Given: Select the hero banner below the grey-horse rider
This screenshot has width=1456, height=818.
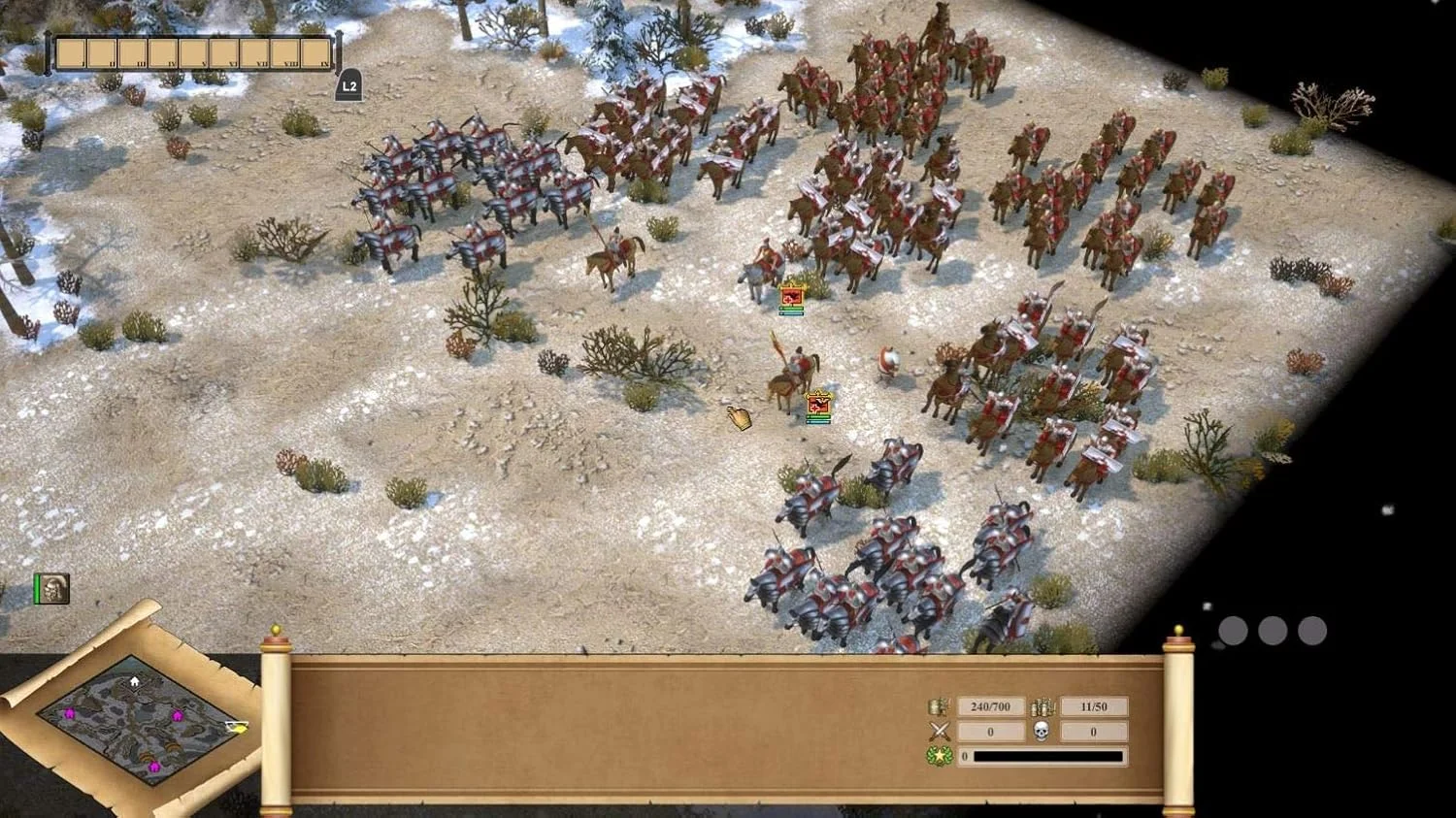Looking at the screenshot, I should (x=792, y=299).
